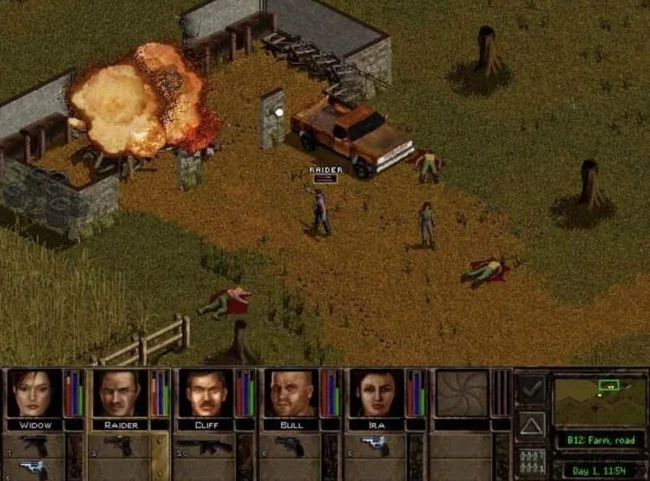Click Widow's primary pistol hand slot
Viewport: 650px width, 481px height.
tap(34, 444)
